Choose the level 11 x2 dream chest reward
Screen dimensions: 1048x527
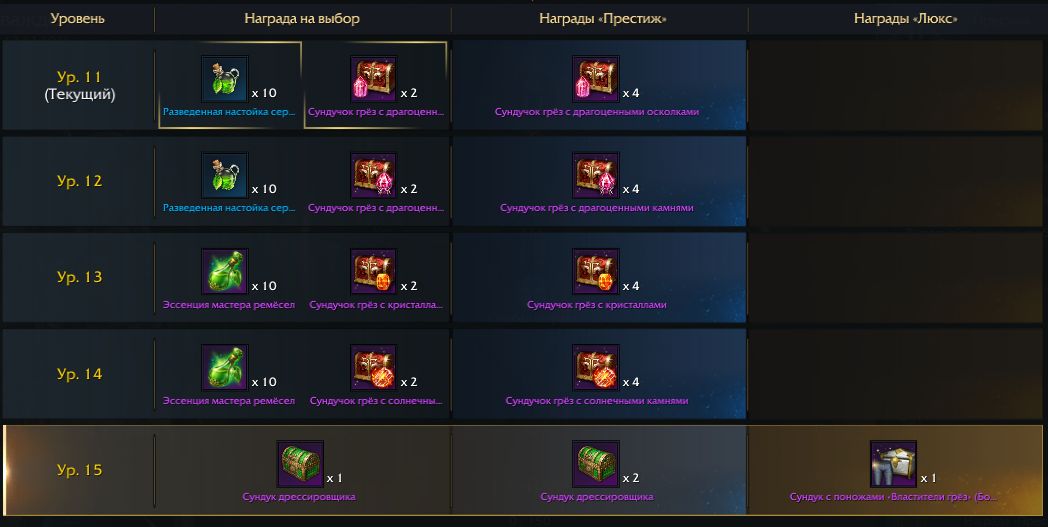click(374, 79)
